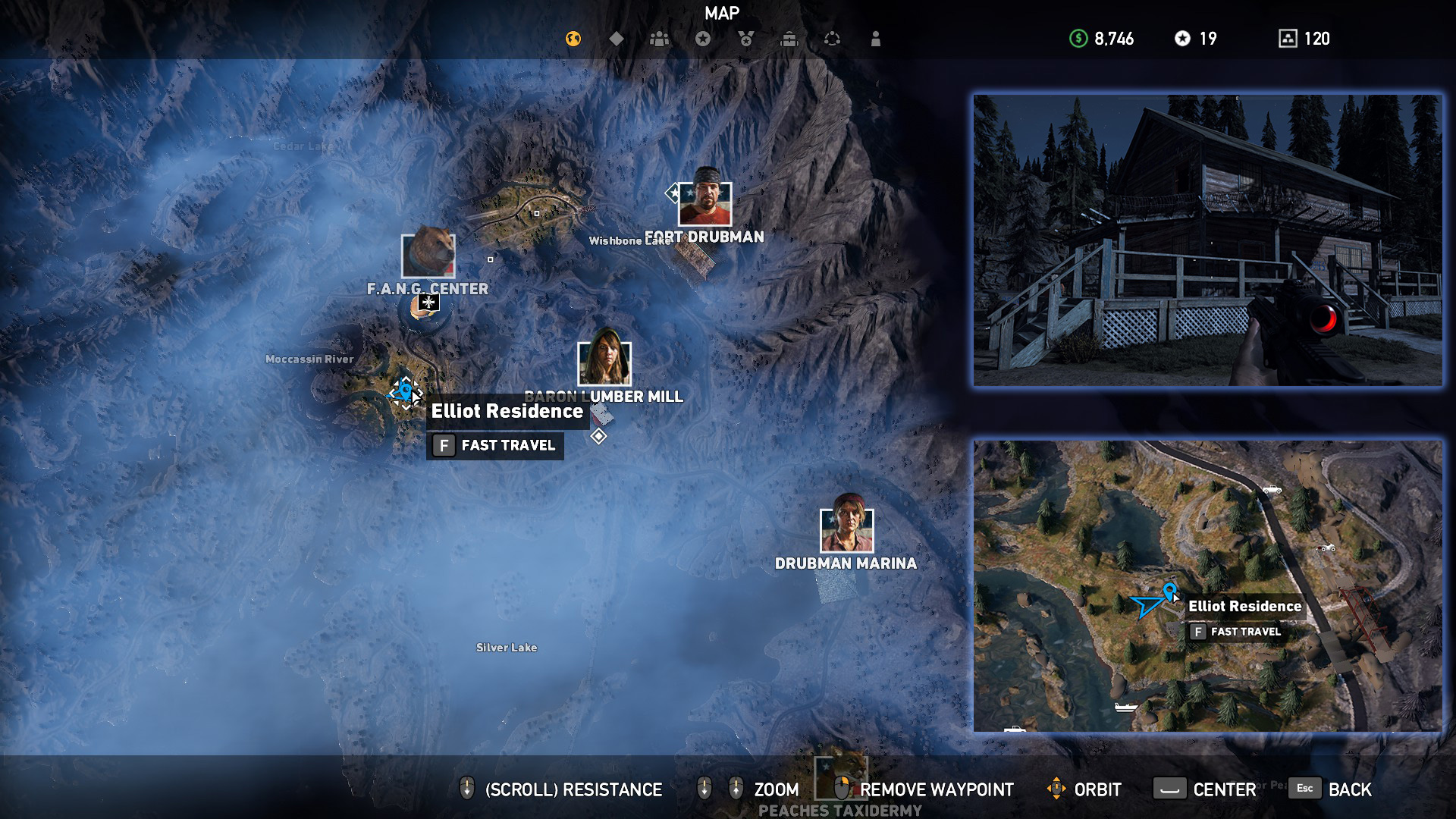Open the player profile icon at top right
The width and height of the screenshot is (1456, 819).
876,38
